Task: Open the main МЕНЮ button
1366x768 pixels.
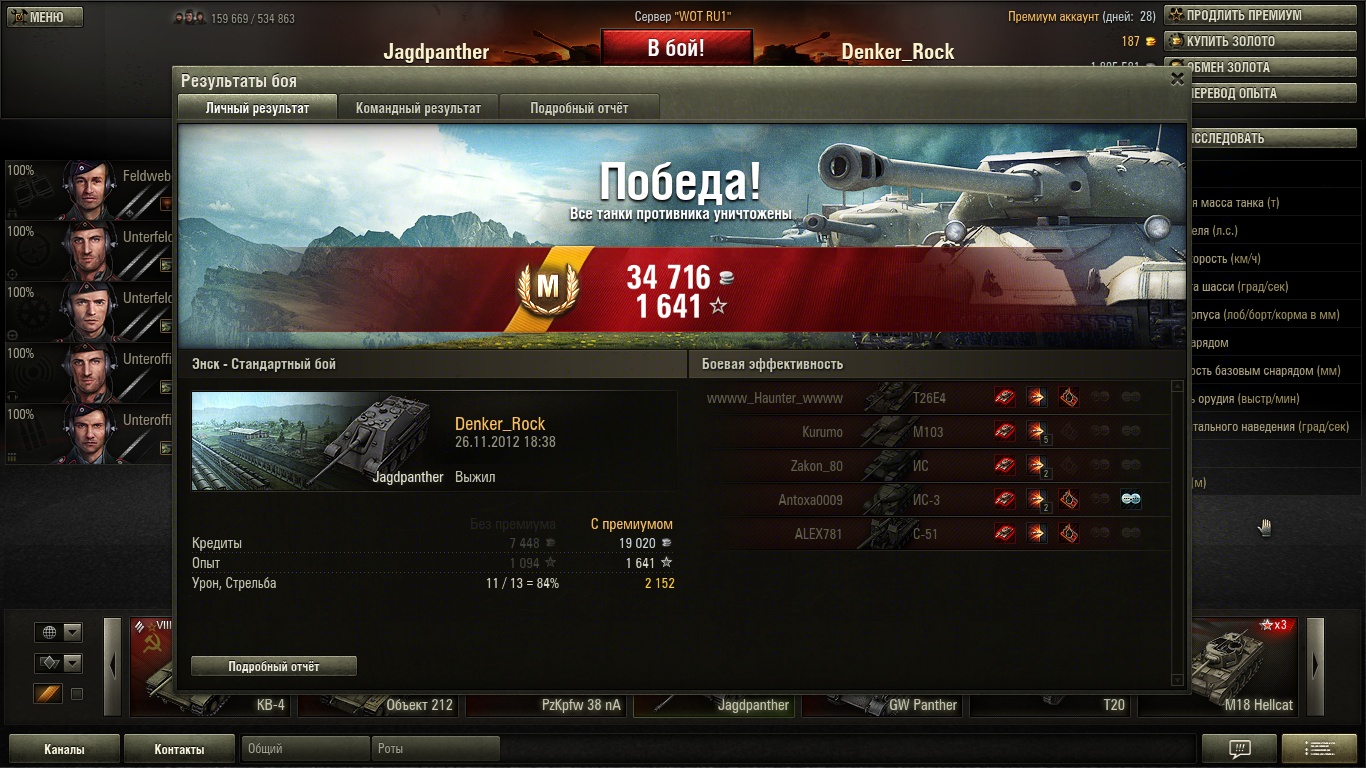Action: tap(45, 17)
